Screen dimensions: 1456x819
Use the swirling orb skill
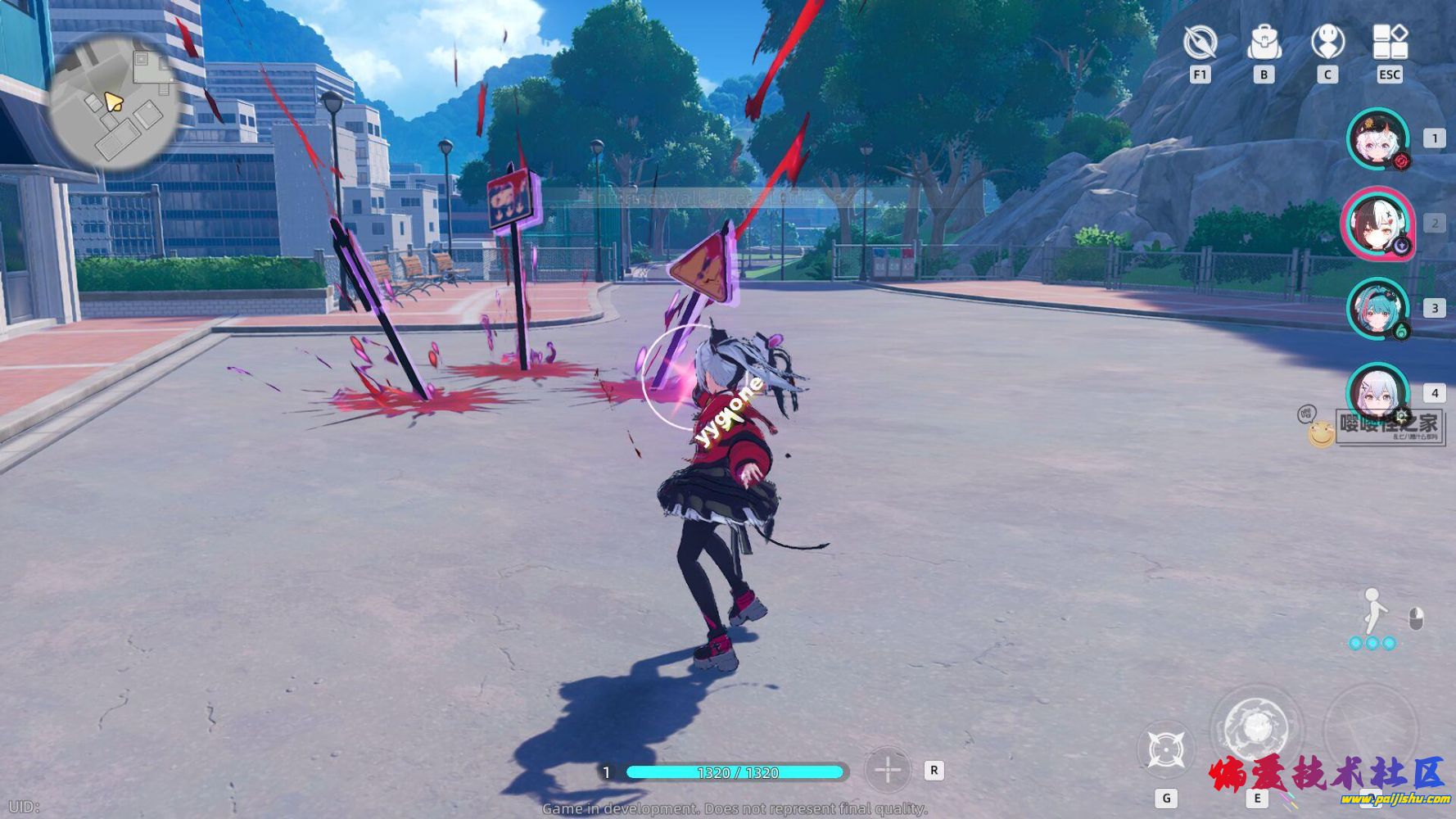coord(1256,728)
